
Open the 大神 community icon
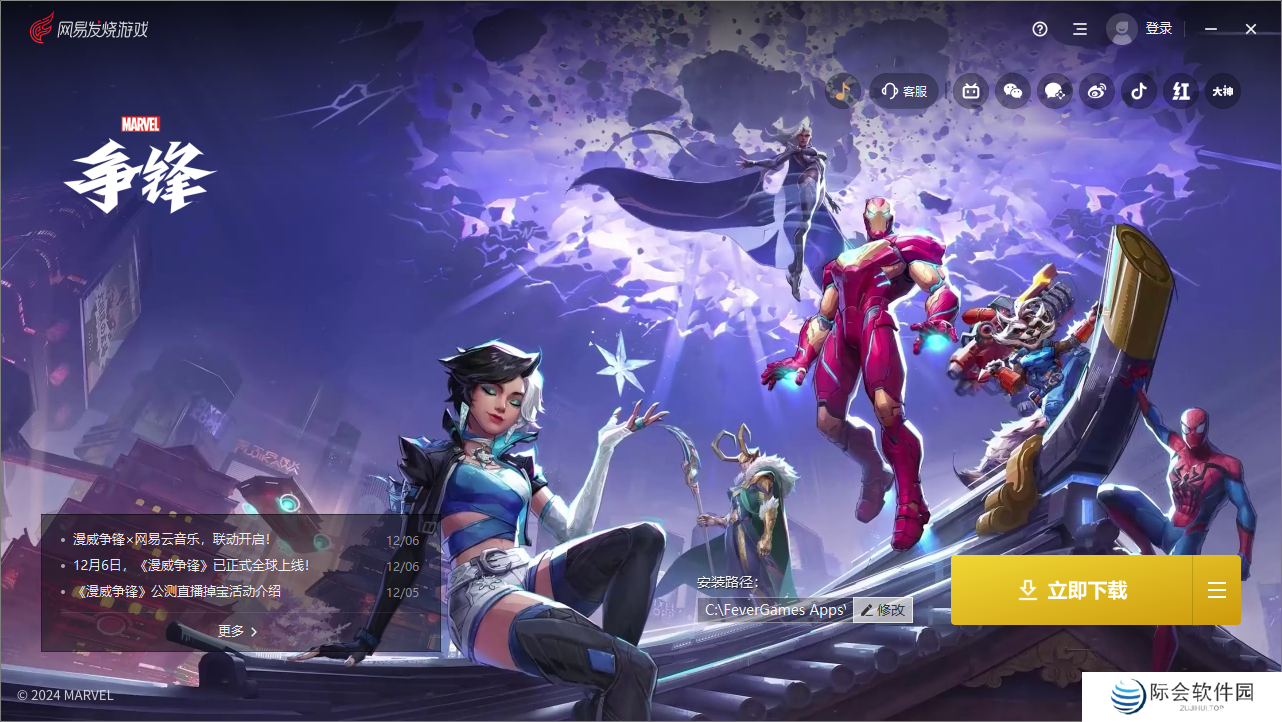[x=1223, y=91]
